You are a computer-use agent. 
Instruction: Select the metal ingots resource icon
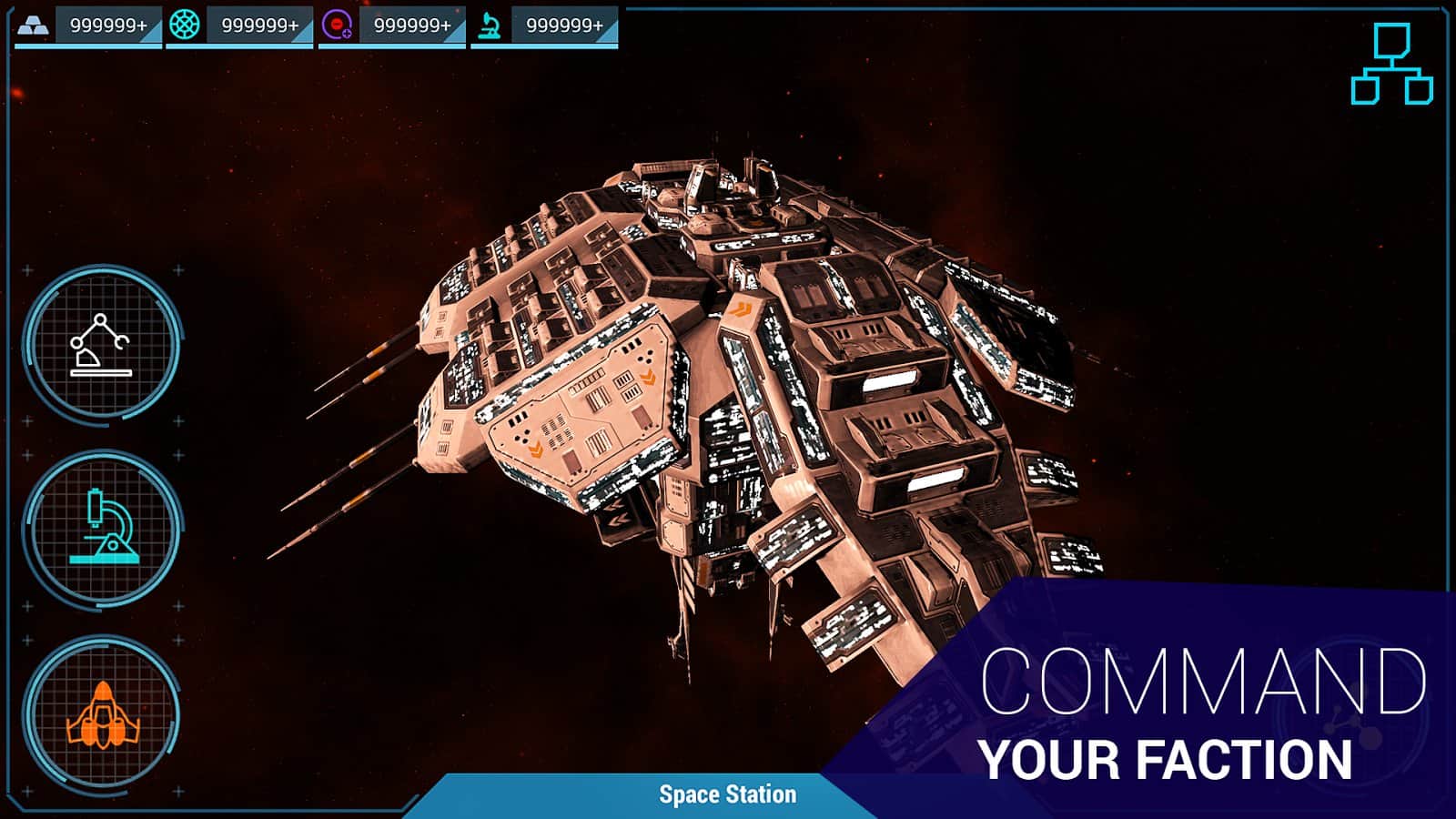[35, 24]
